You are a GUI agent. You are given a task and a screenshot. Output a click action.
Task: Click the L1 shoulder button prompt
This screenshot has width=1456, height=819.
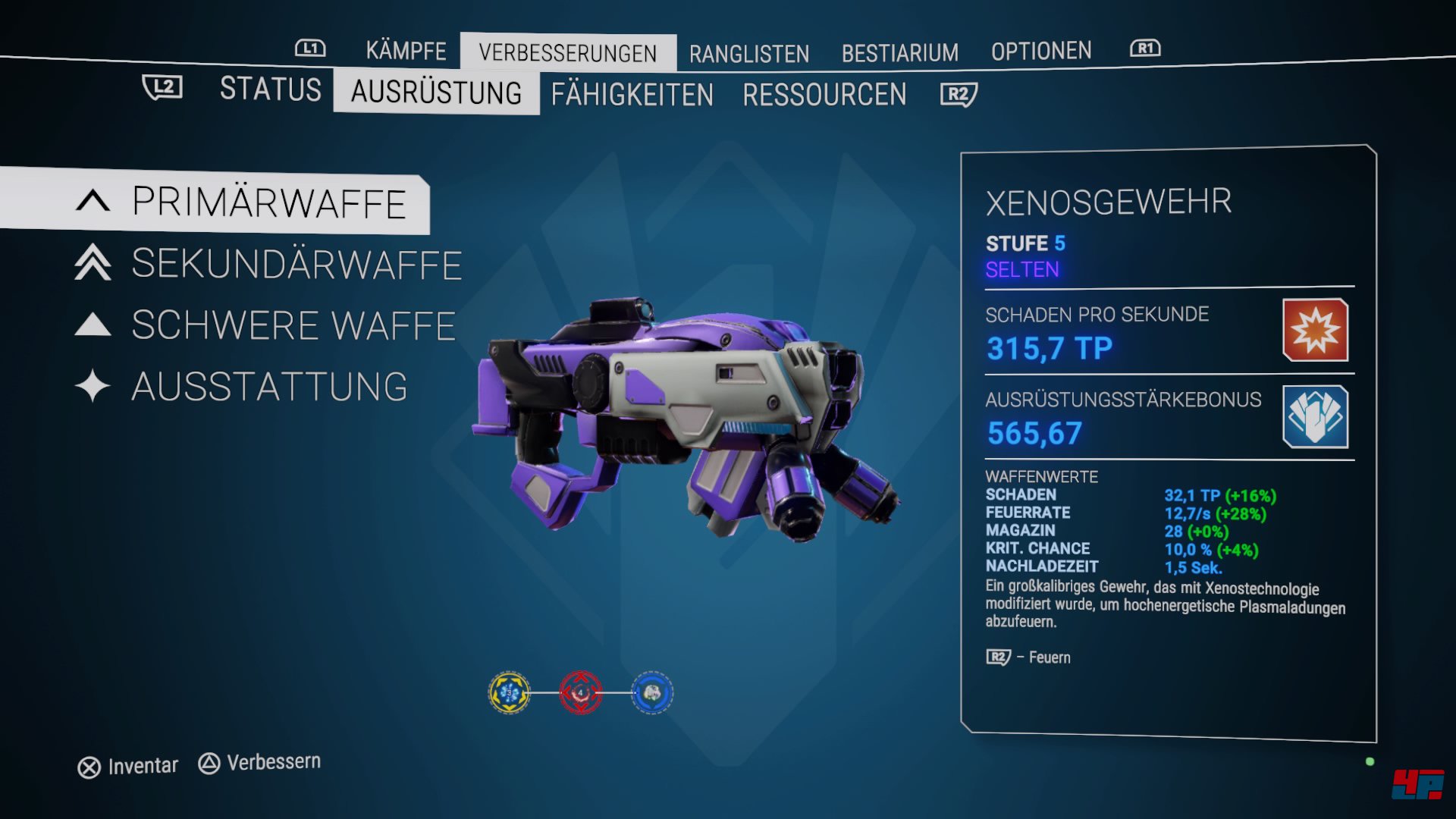[x=312, y=49]
